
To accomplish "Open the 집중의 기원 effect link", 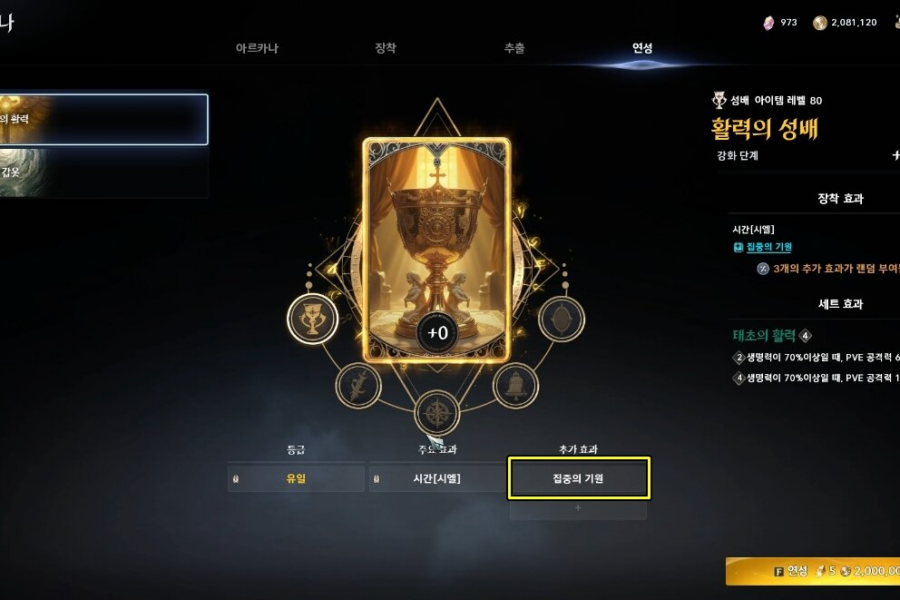I will 768,247.
